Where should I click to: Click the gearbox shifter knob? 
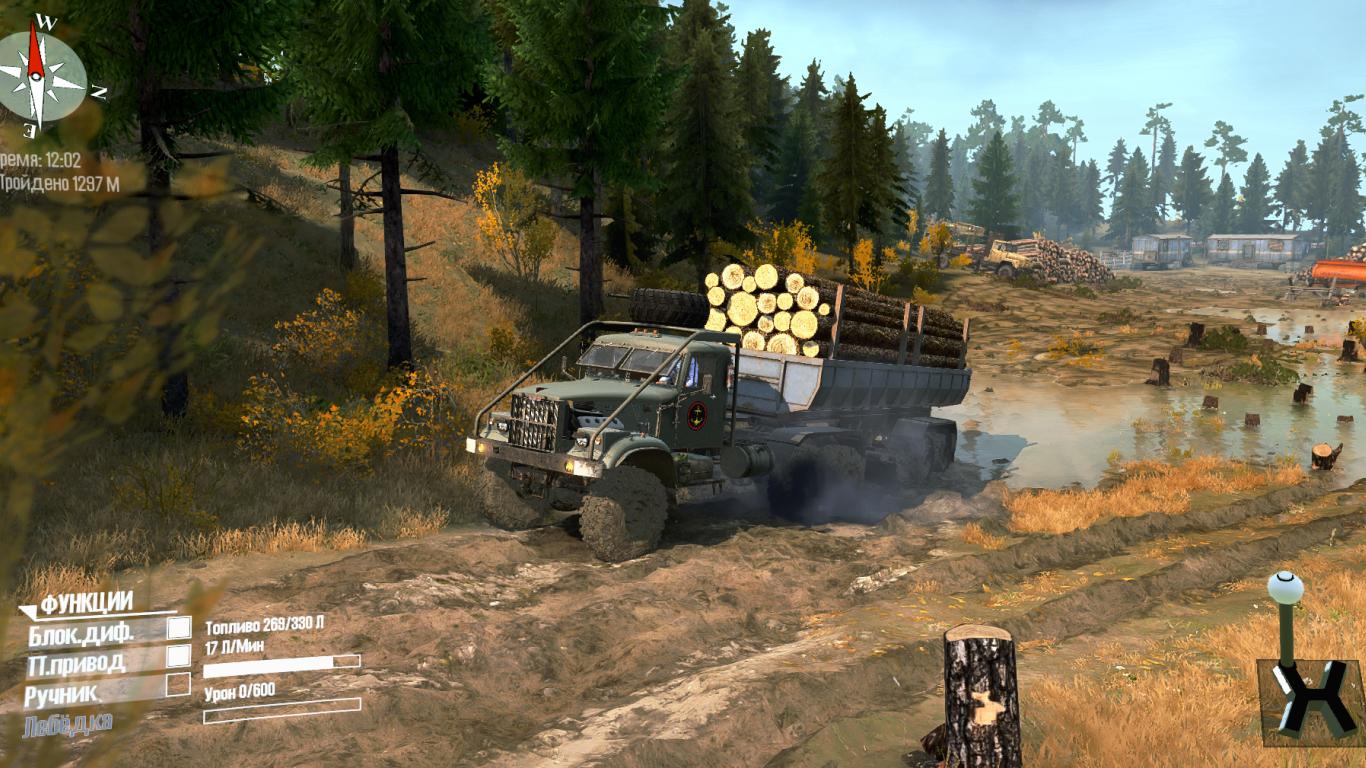pos(1285,588)
